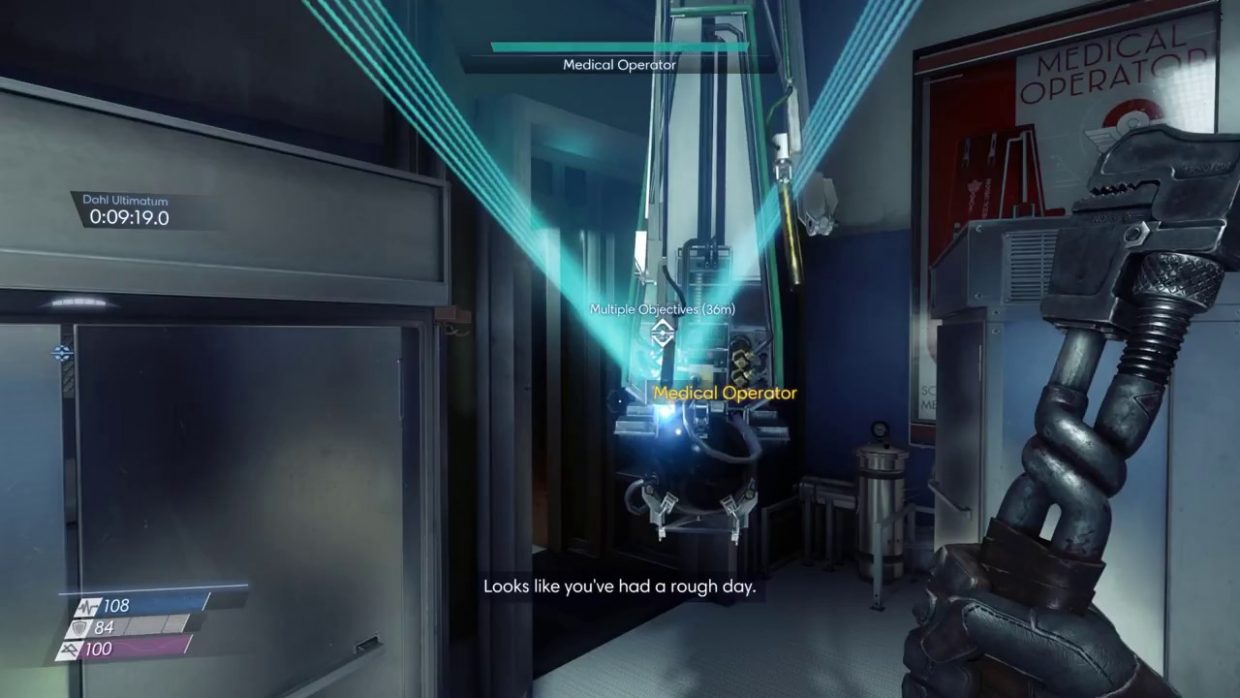1240x698 pixels.
Task: Click the Dahl Ultimatum objective tracker
Action: (x=129, y=210)
